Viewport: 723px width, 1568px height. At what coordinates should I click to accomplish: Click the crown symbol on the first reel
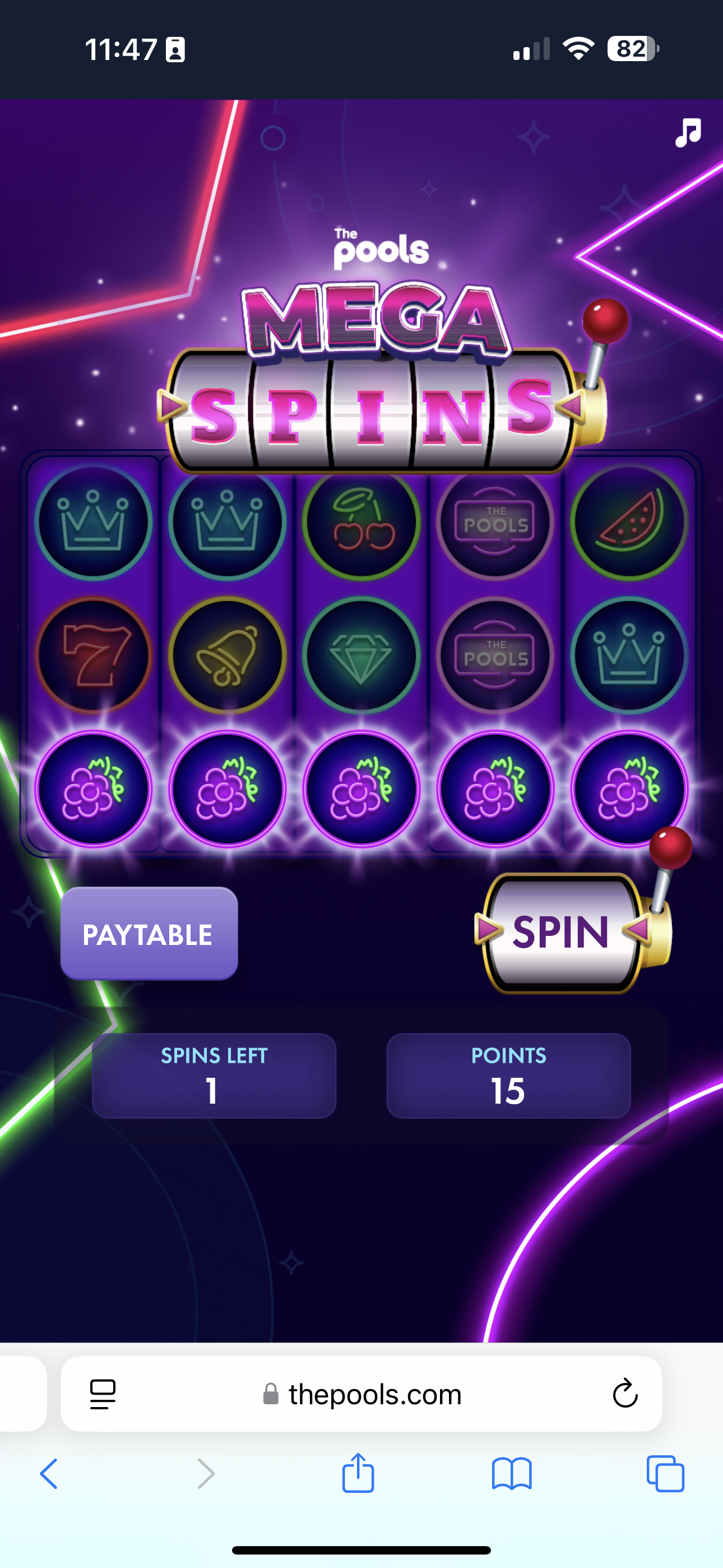[x=94, y=524]
